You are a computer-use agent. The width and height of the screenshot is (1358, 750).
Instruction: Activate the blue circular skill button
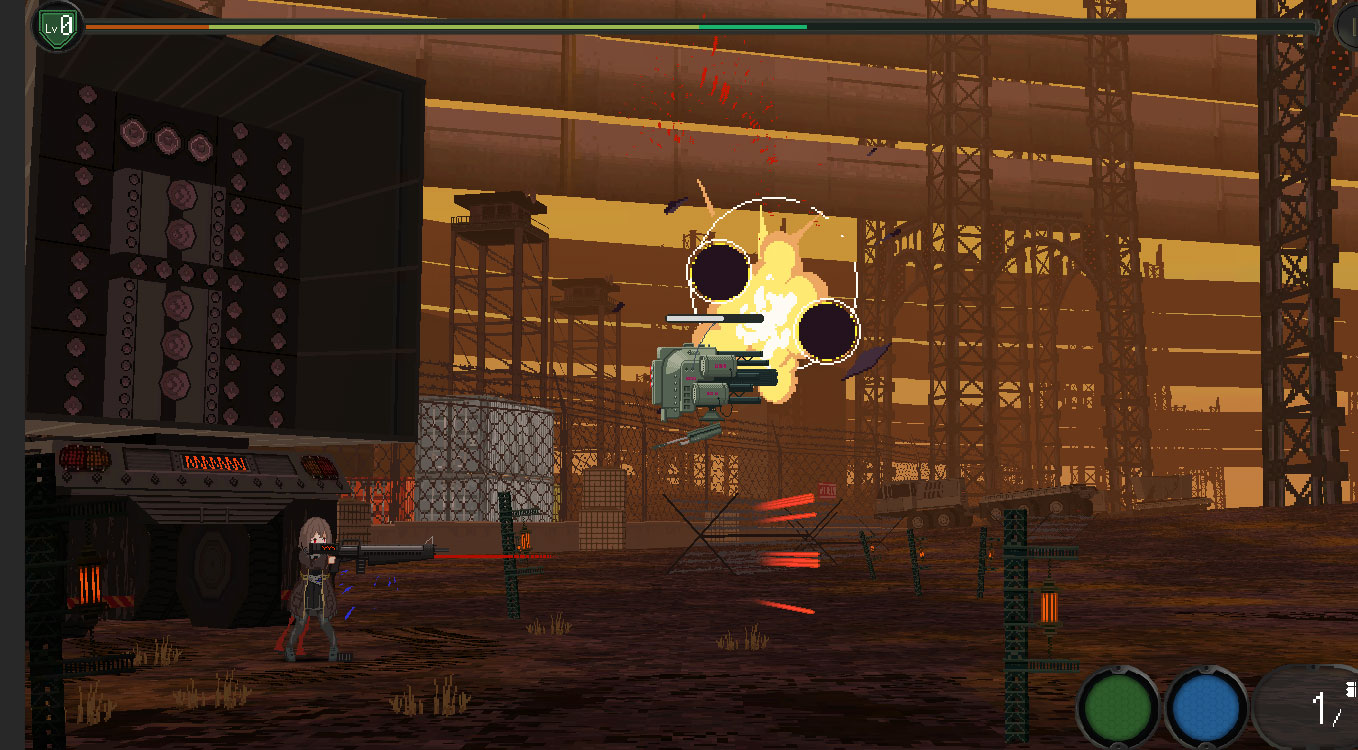coord(1207,707)
